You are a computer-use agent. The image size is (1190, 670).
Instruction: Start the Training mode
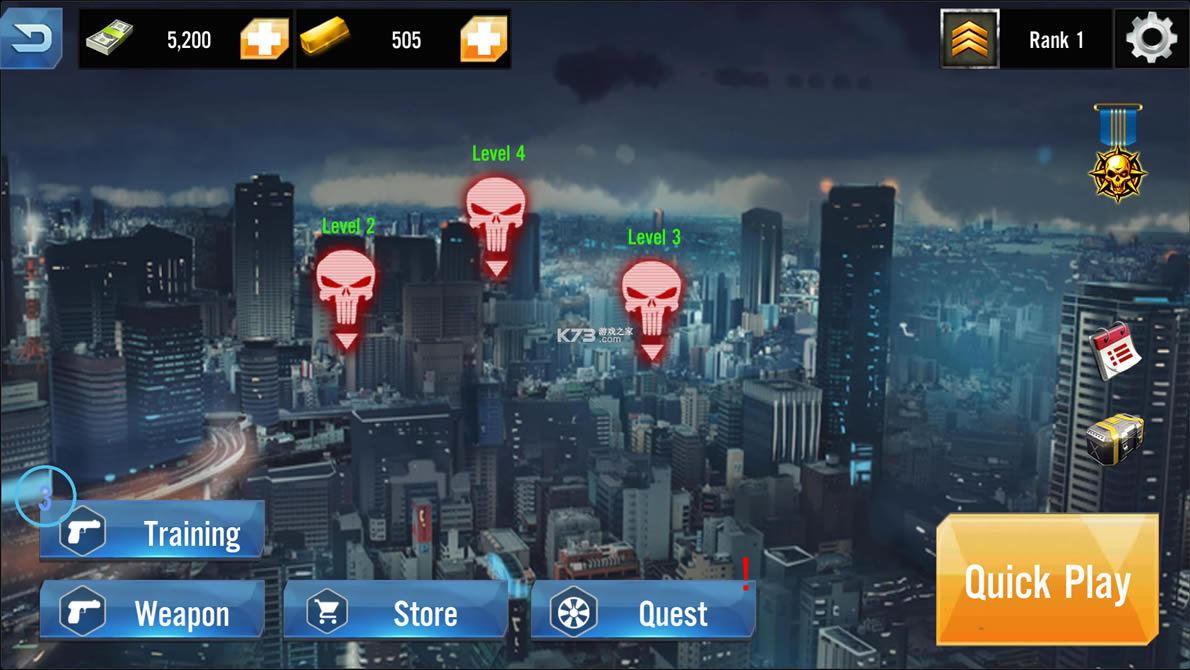pos(152,532)
